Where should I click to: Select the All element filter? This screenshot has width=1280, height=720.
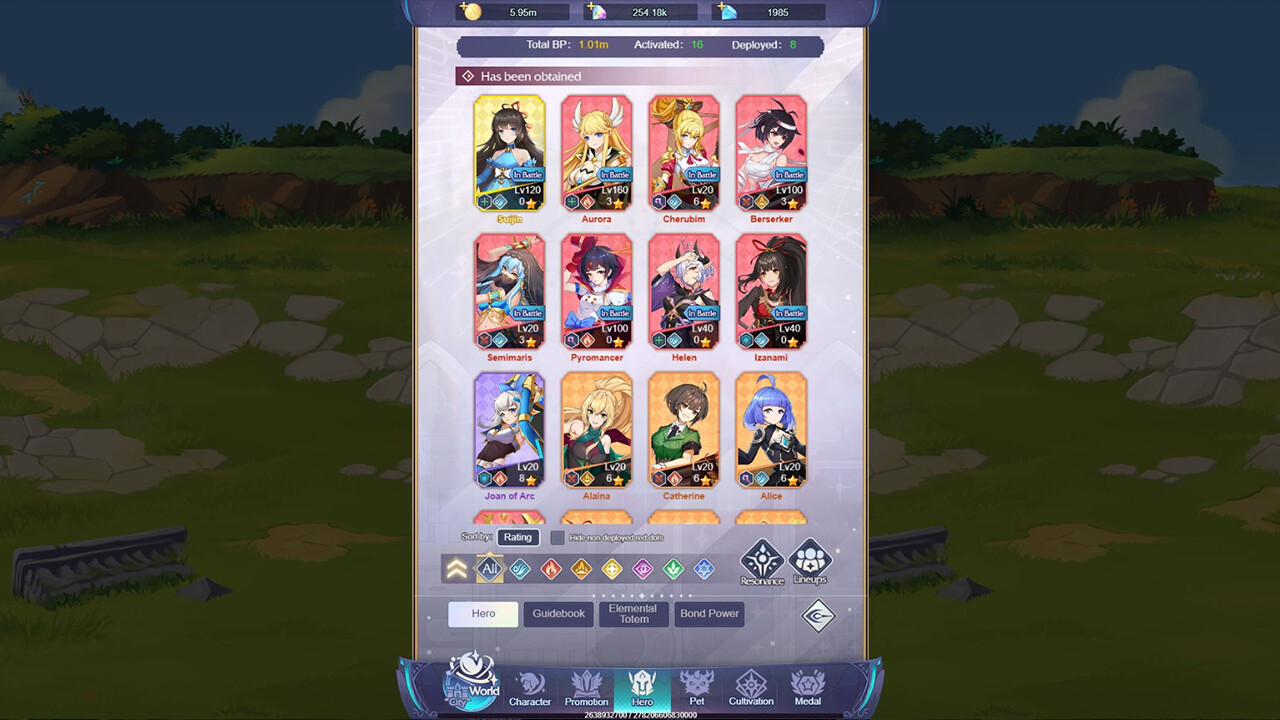coord(490,567)
